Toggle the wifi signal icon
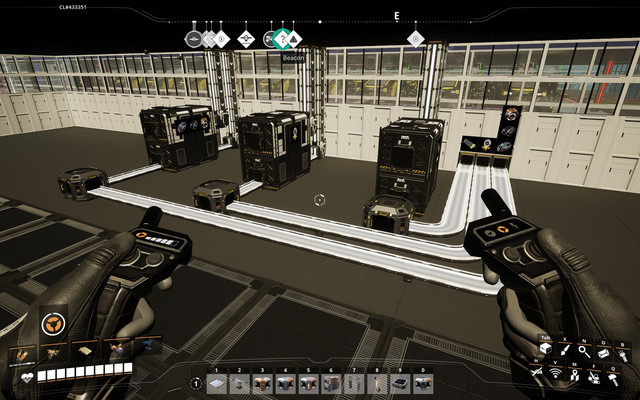Viewport: 640px width, 400px height. tap(554, 374)
